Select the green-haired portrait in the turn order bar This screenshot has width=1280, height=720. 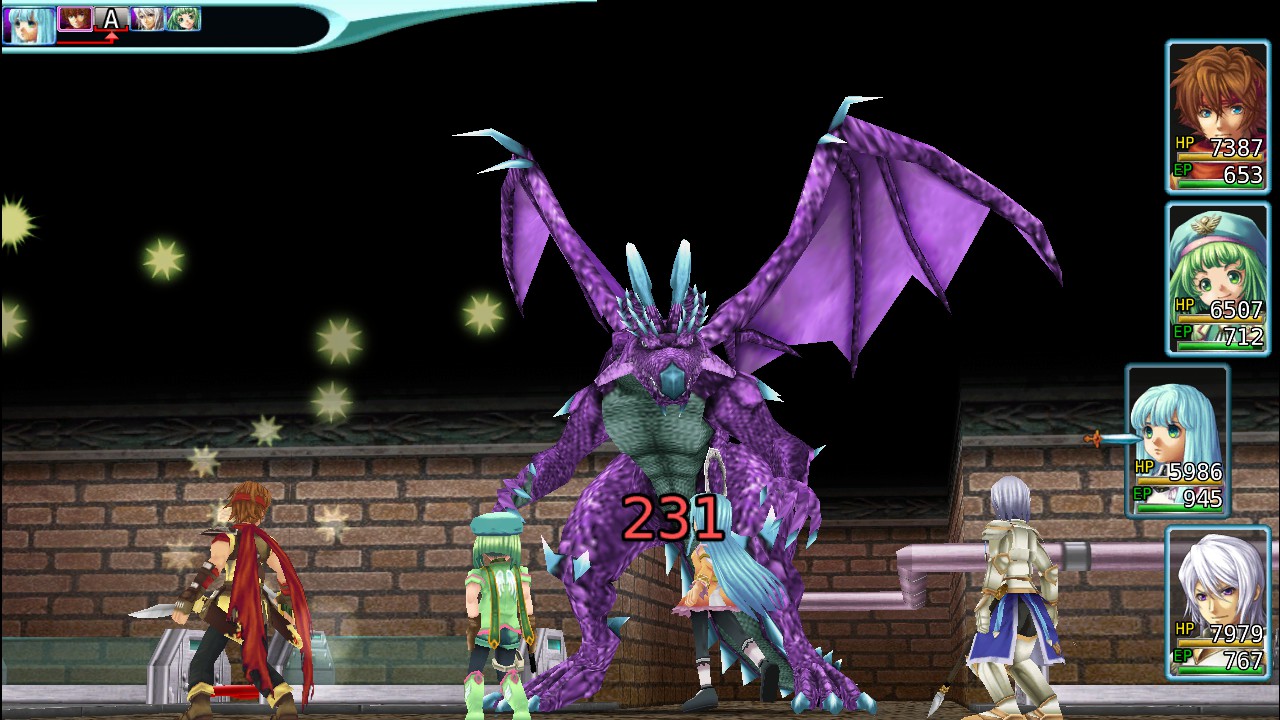pyautogui.click(x=183, y=19)
